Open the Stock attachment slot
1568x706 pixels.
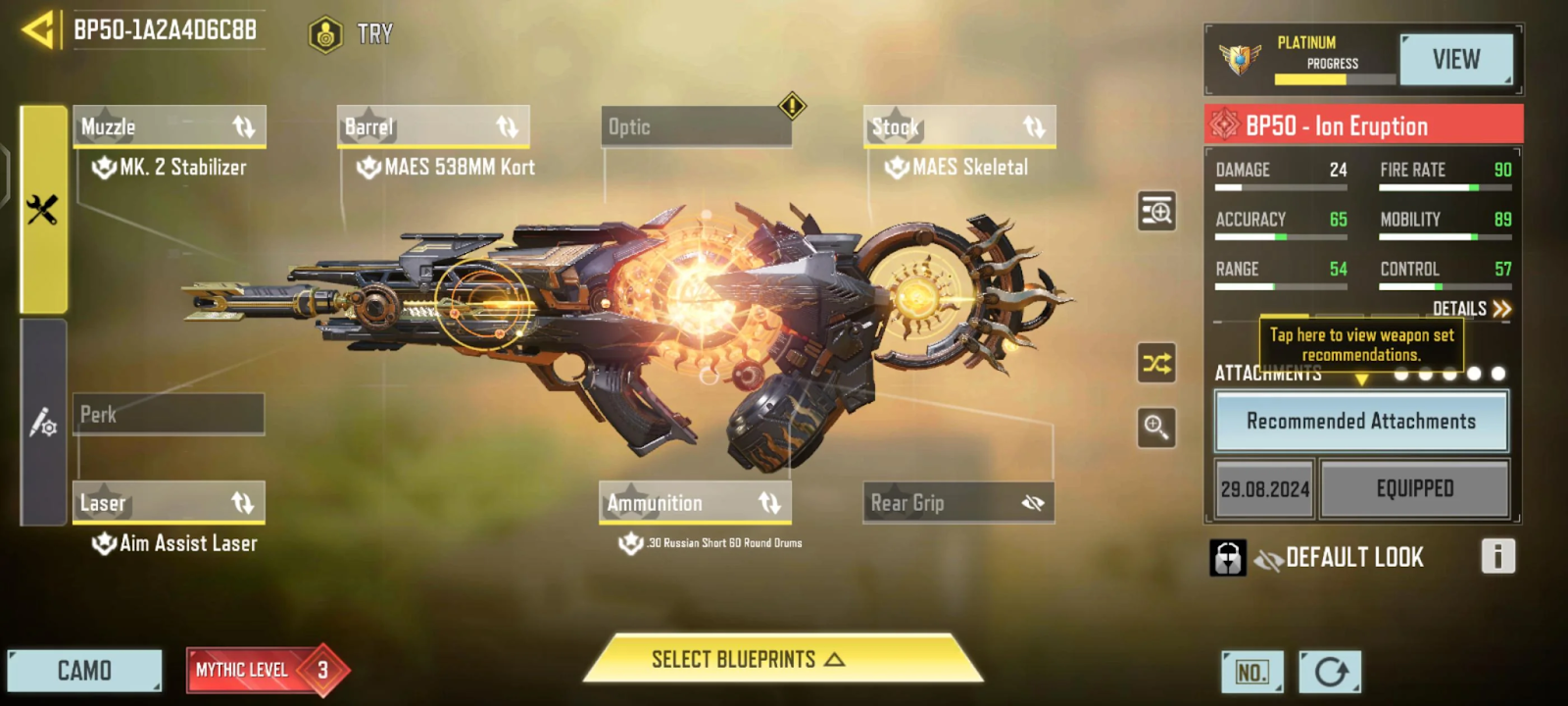(958, 127)
